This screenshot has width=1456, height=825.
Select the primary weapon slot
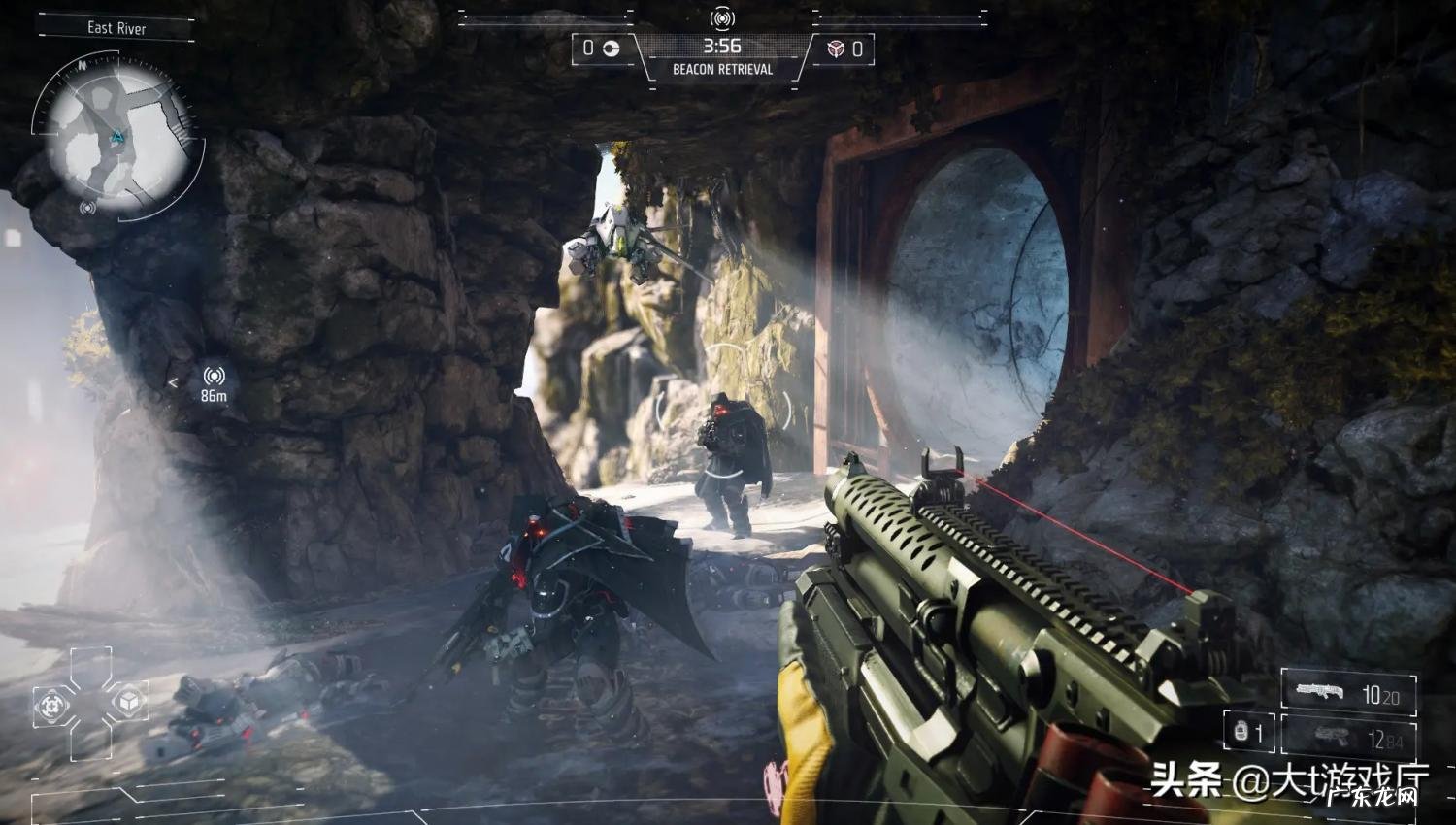click(1348, 693)
